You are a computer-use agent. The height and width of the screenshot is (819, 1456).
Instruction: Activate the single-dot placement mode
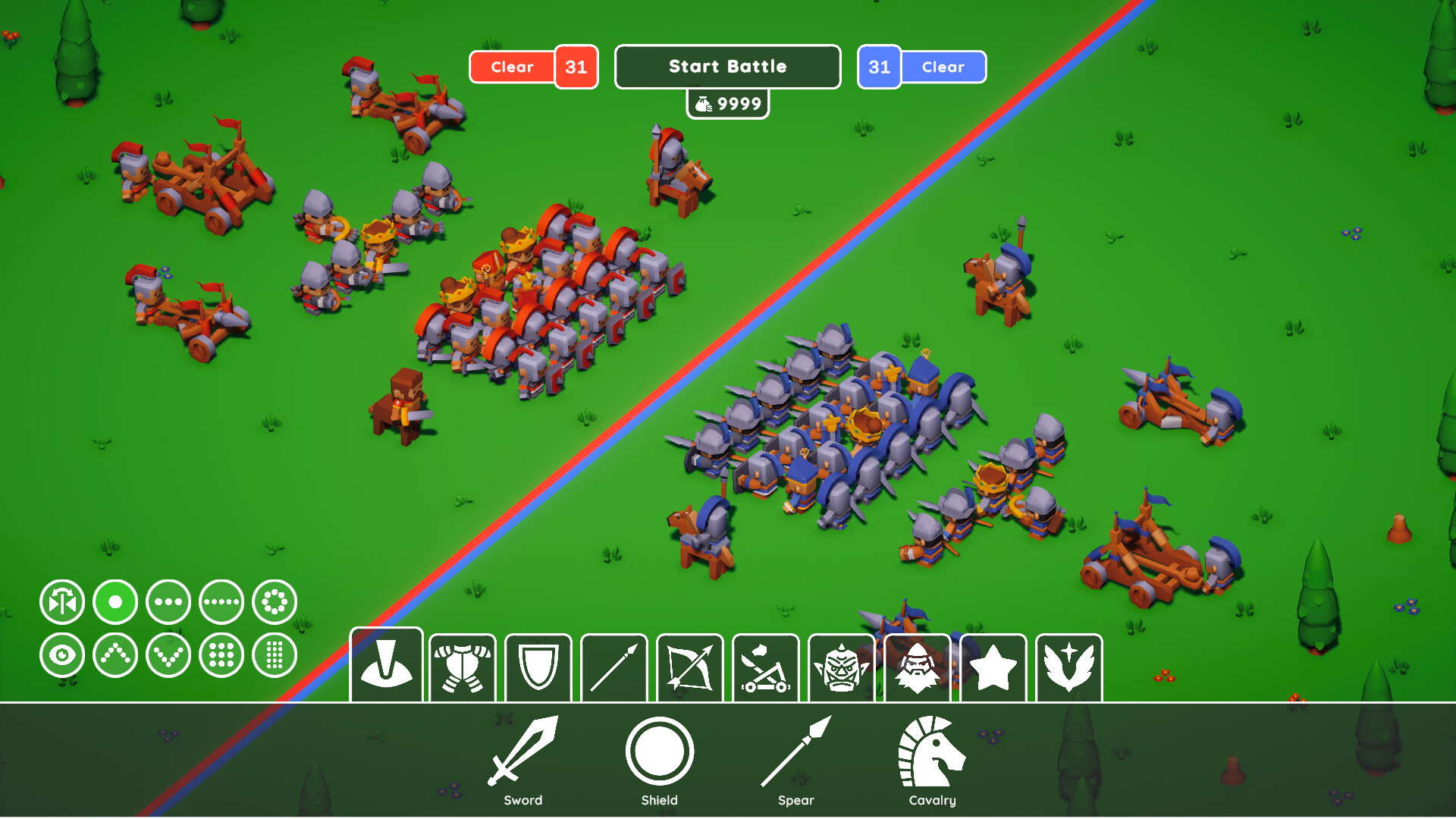(115, 601)
